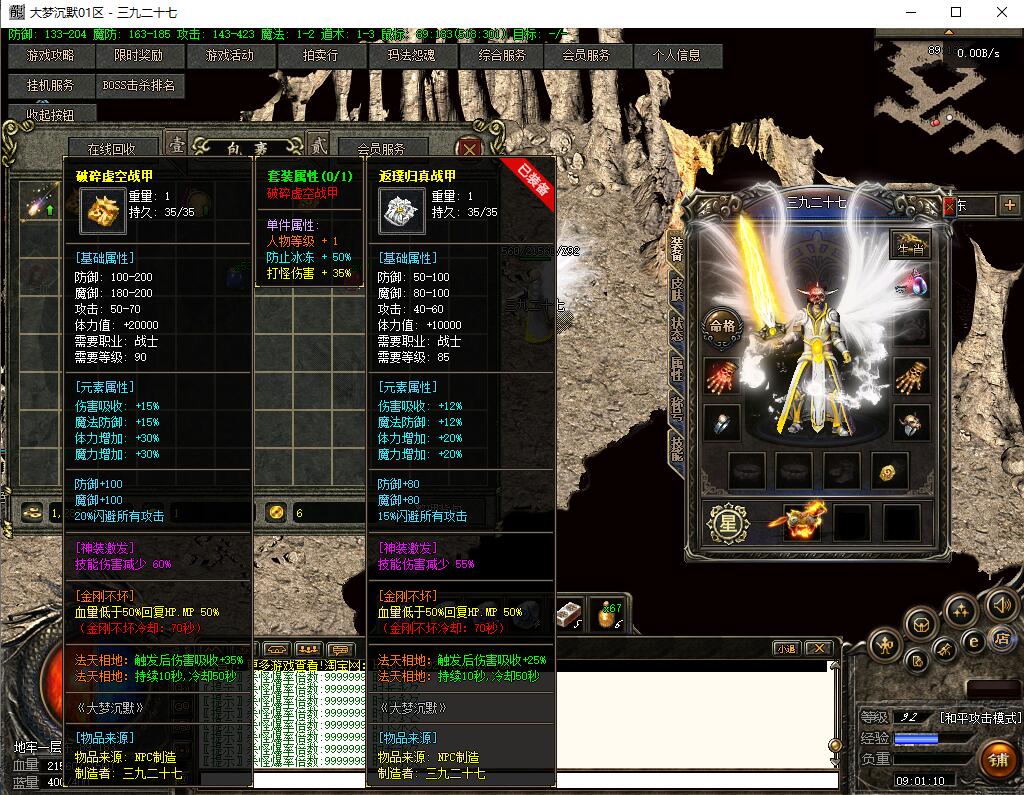Toggle the sound speaker icon
Screen dimensions: 1024x795
click(1001, 605)
